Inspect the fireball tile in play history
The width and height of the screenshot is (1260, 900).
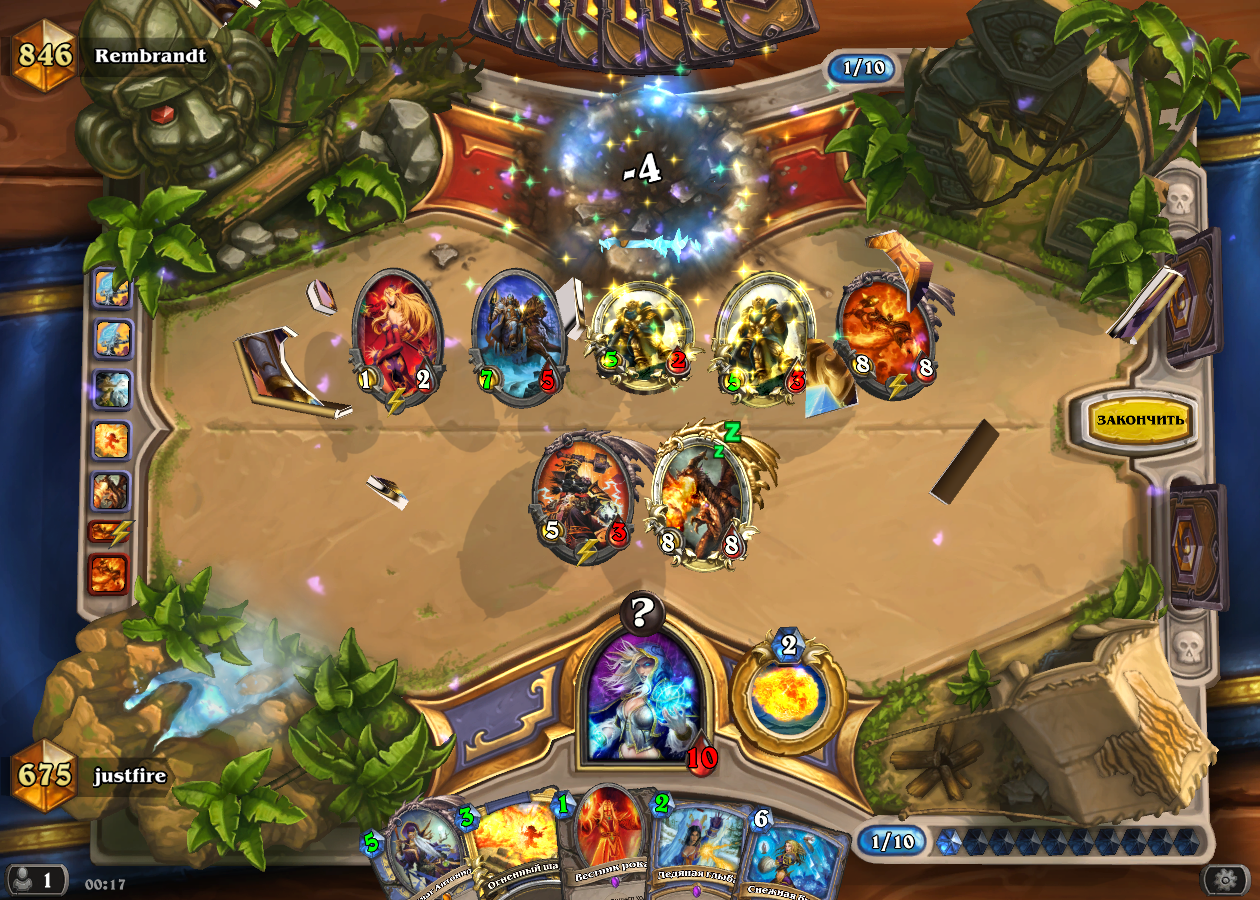[x=111, y=438]
